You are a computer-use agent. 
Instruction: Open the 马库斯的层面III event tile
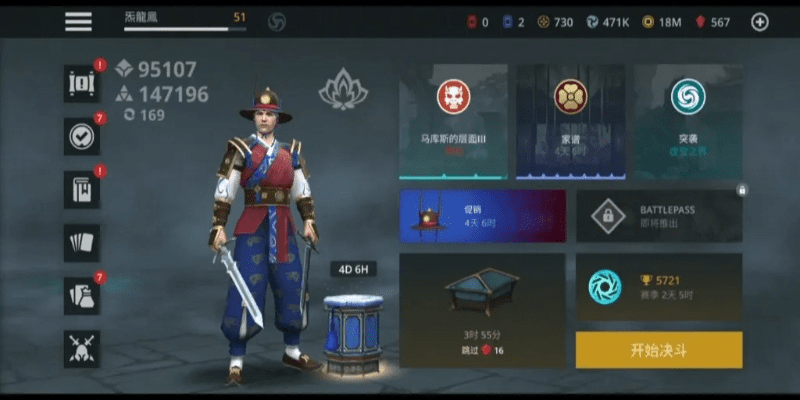tap(453, 122)
